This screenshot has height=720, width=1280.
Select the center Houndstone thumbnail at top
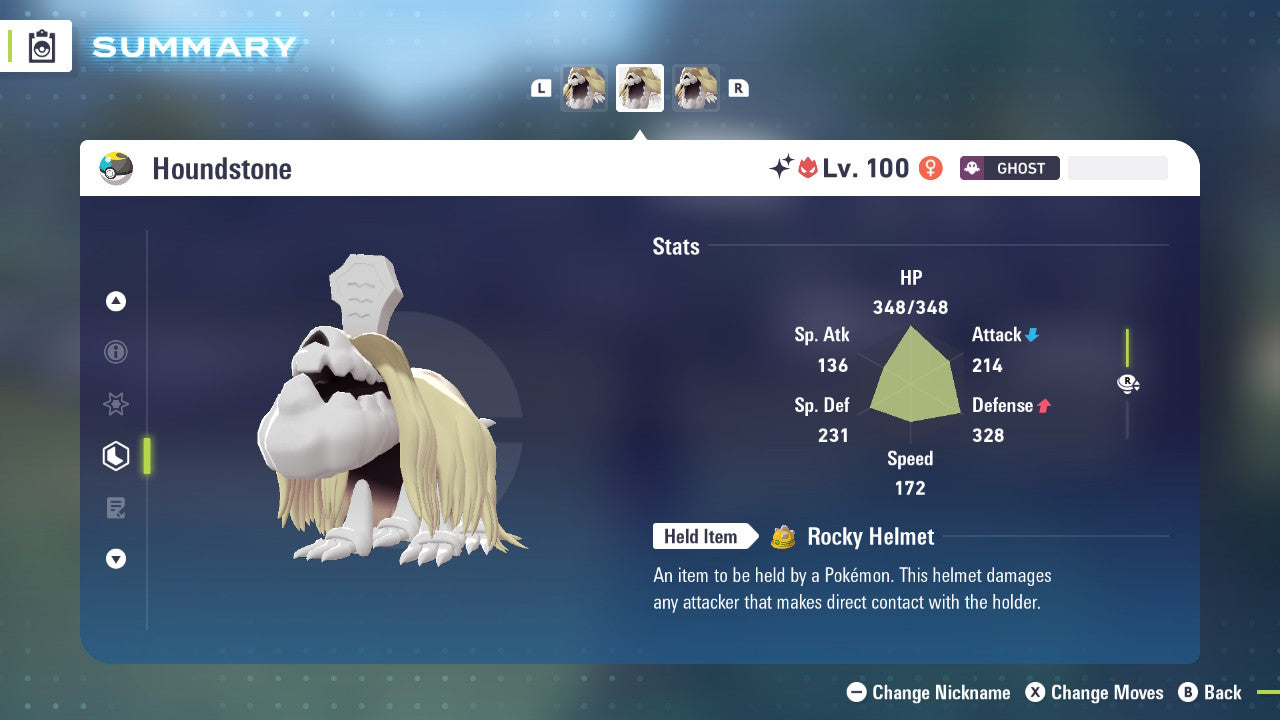(640, 87)
